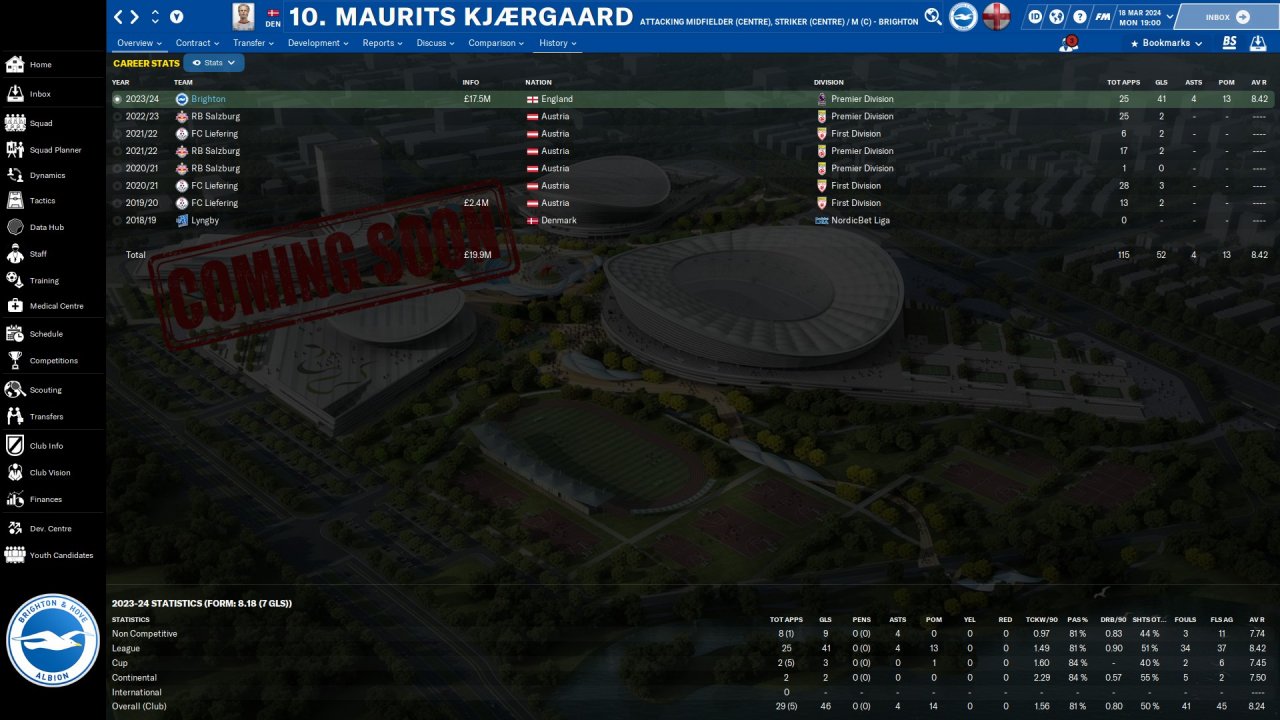1280x720 pixels.
Task: Navigate back with the left arrow
Action: click(119, 17)
